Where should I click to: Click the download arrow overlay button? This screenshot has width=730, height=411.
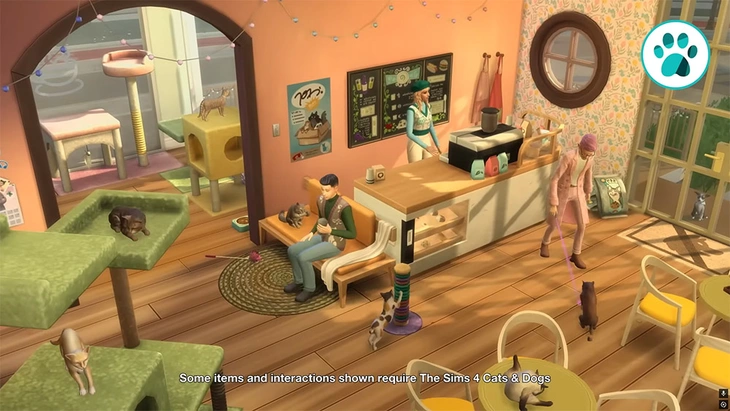723,393
